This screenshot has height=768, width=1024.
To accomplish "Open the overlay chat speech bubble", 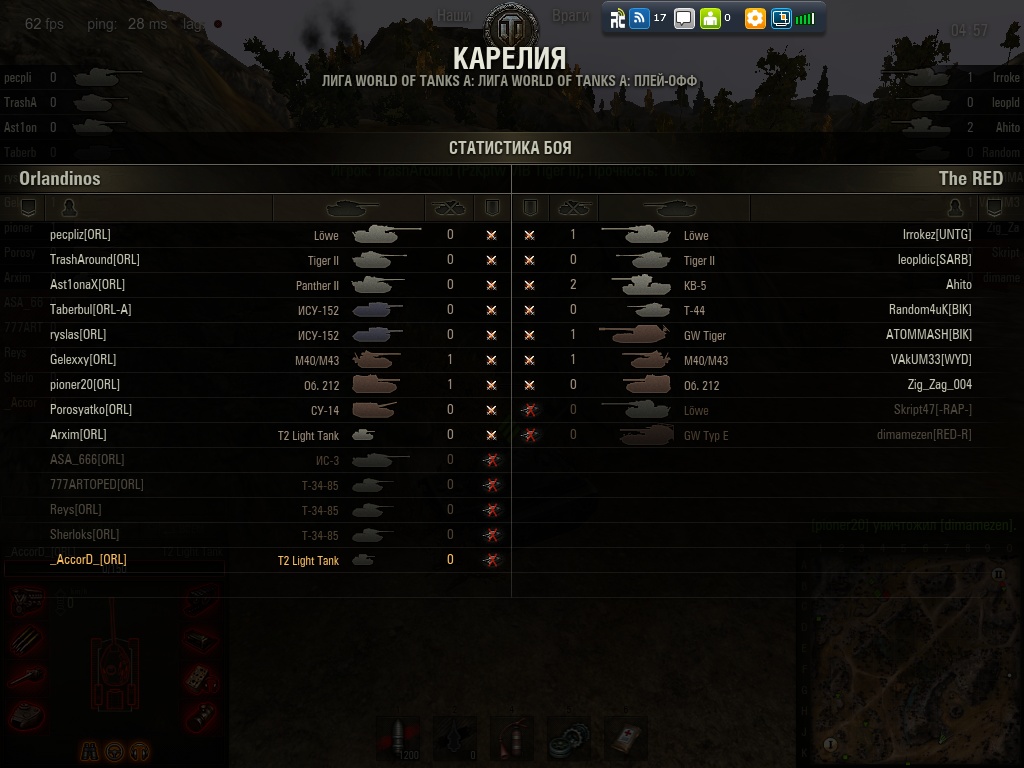I will [684, 18].
